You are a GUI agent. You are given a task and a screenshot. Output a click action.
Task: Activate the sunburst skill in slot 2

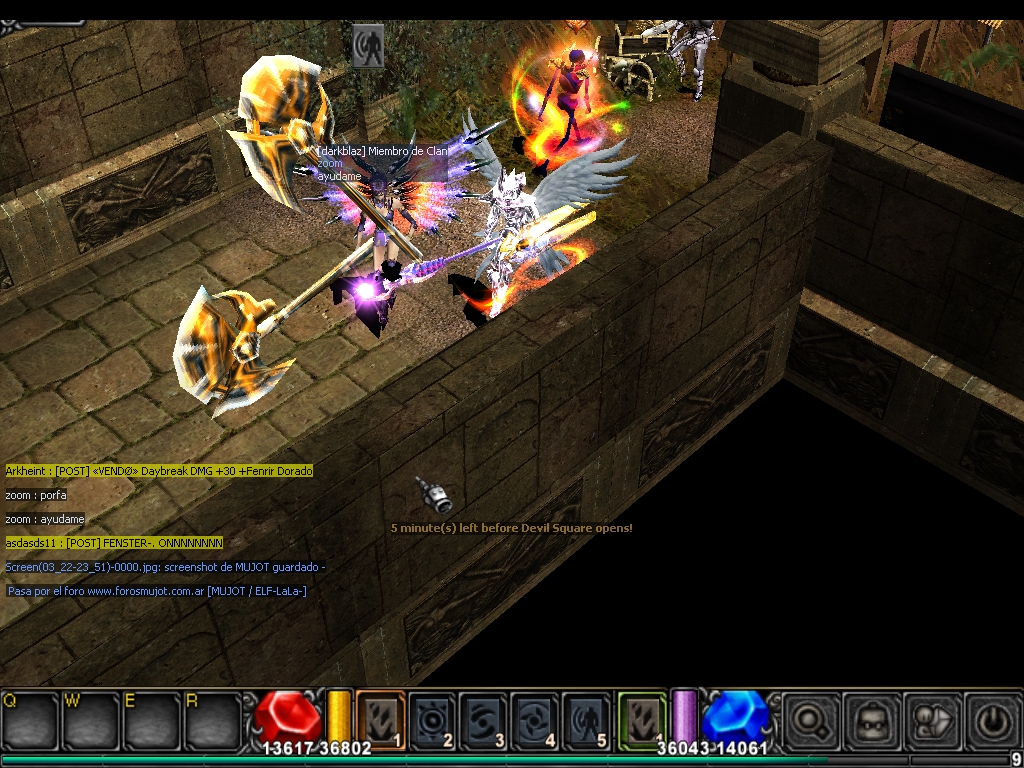coord(432,717)
